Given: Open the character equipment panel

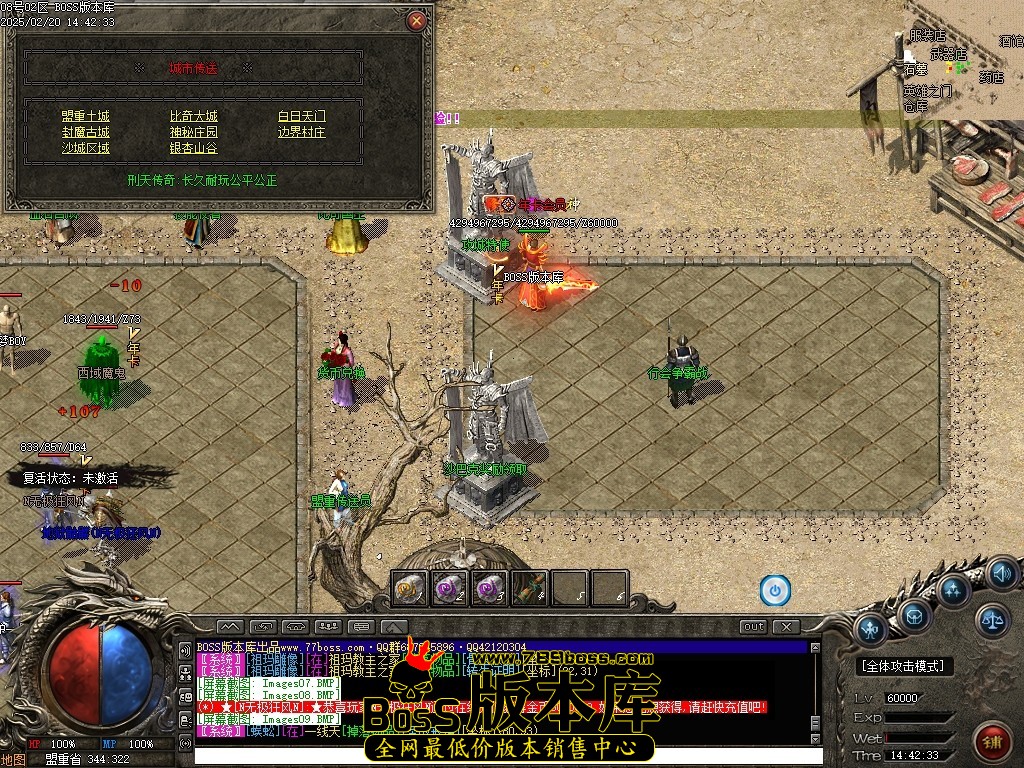Looking at the screenshot, I should [870, 629].
